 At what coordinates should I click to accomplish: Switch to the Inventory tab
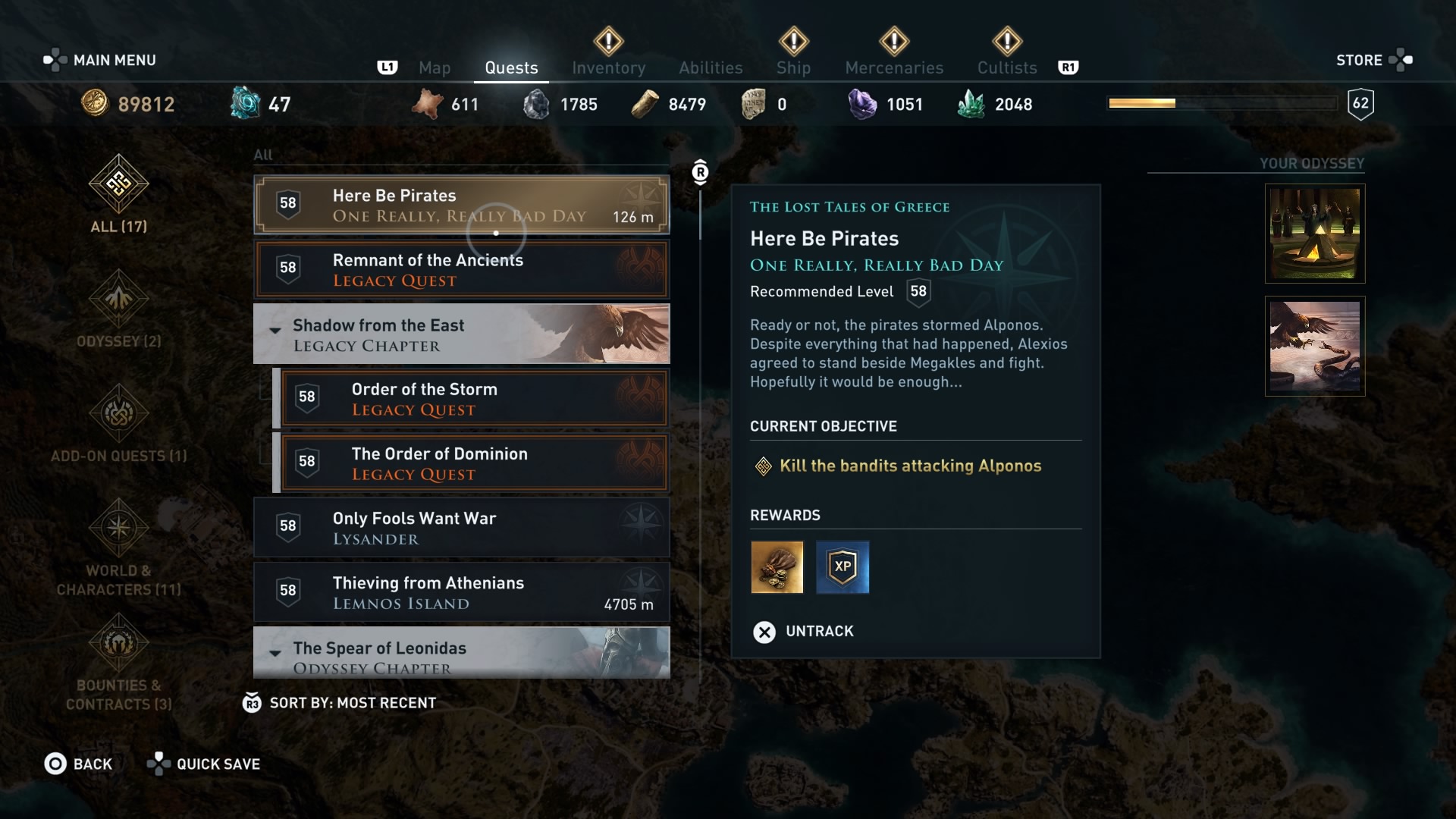click(x=608, y=67)
